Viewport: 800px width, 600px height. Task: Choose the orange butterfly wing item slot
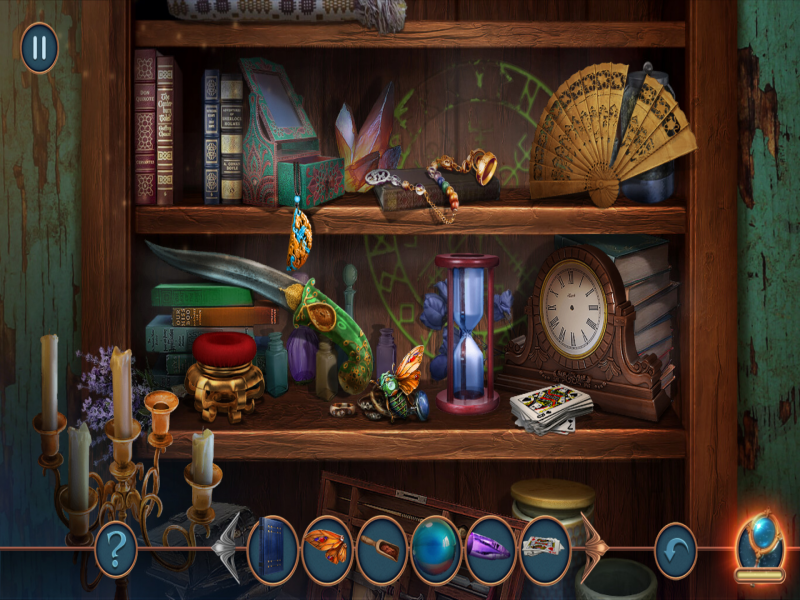click(x=327, y=549)
